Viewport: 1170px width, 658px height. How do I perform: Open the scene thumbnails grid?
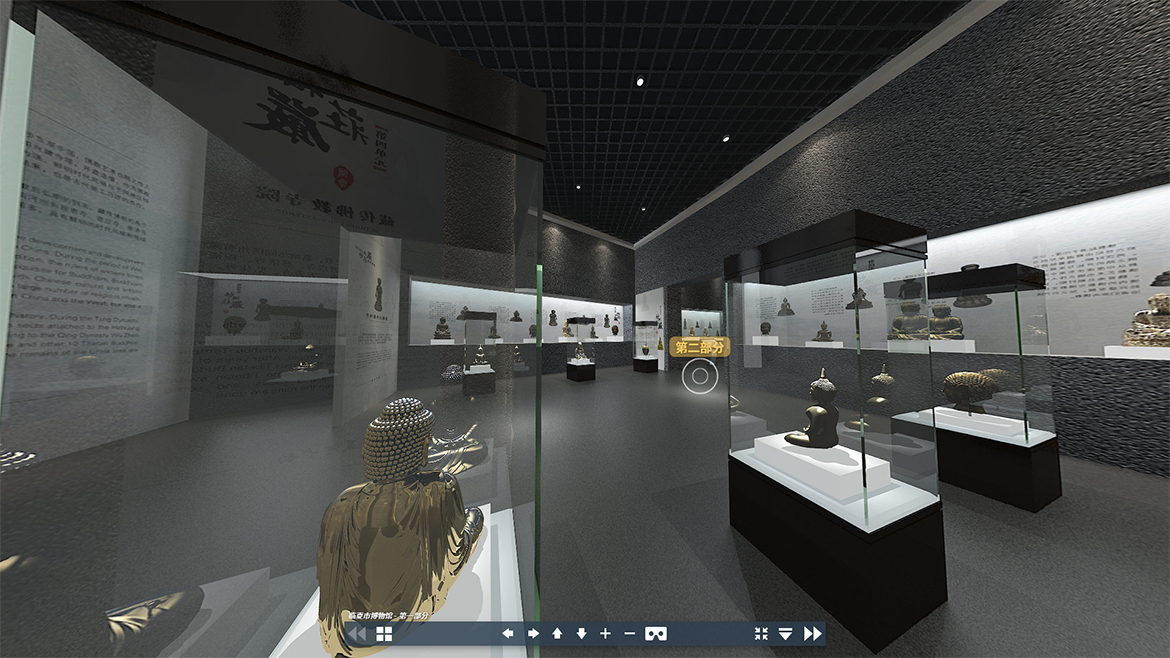coord(385,633)
